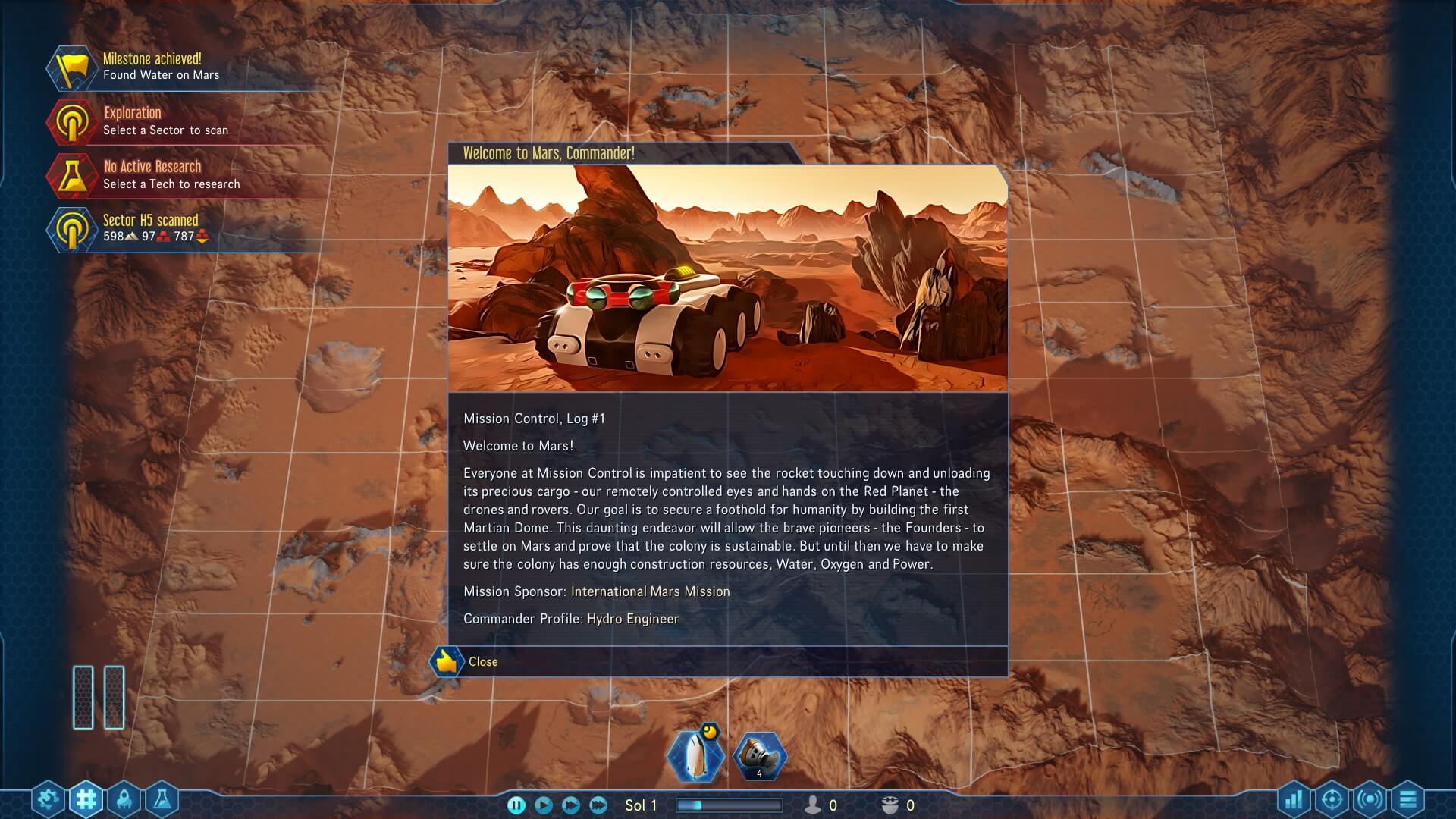
Task: Close the Welcome to Mars dialog
Action: pos(482,662)
